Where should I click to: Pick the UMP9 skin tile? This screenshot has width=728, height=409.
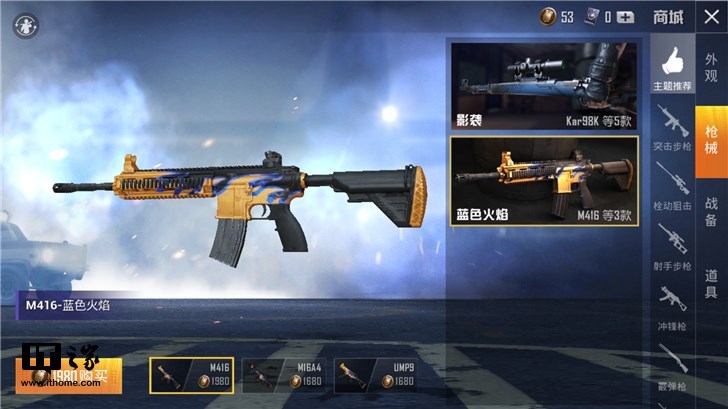[375, 375]
